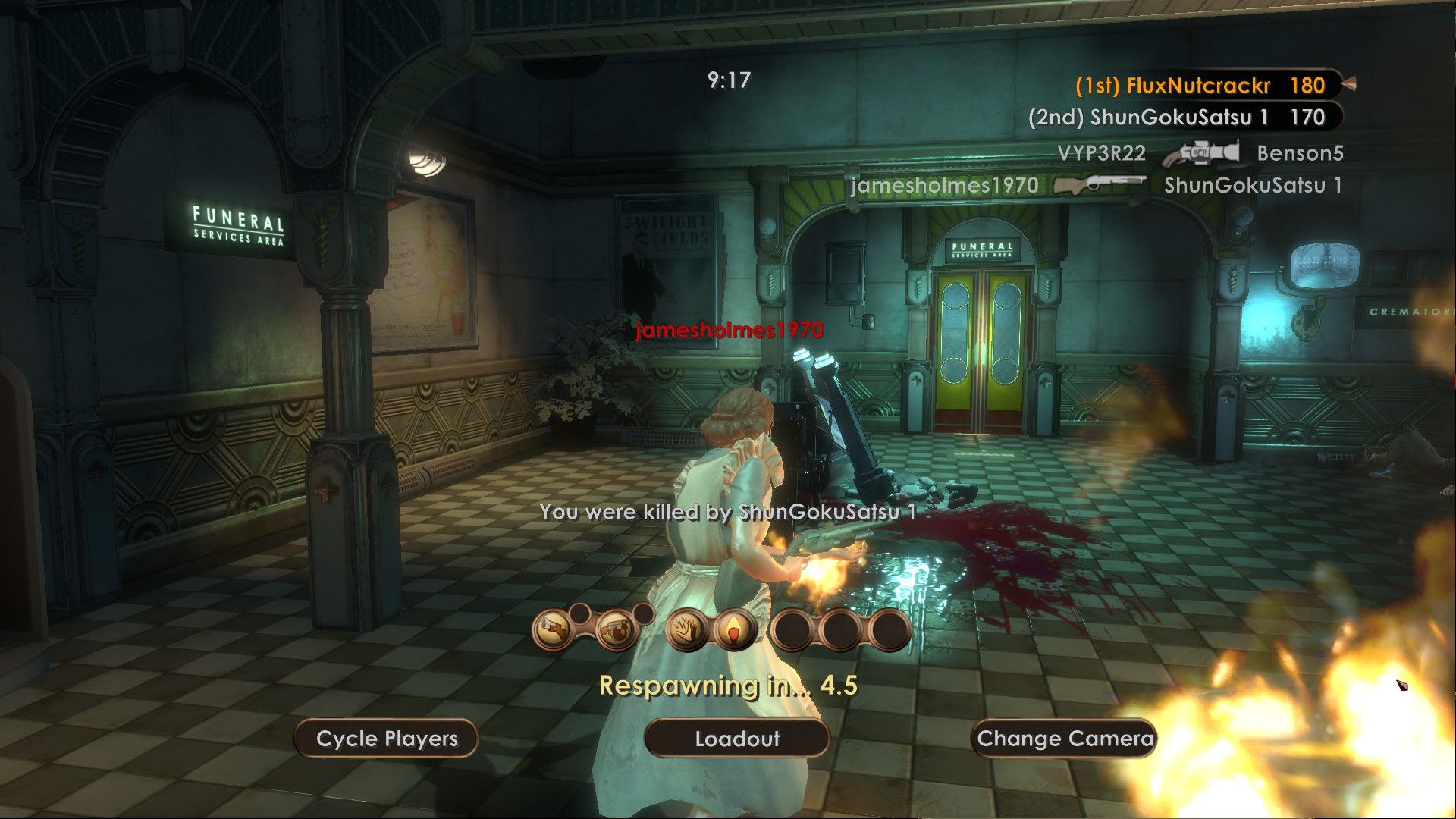1456x819 pixels.
Task: Select the shotgun weapon icon
Action: [554, 629]
